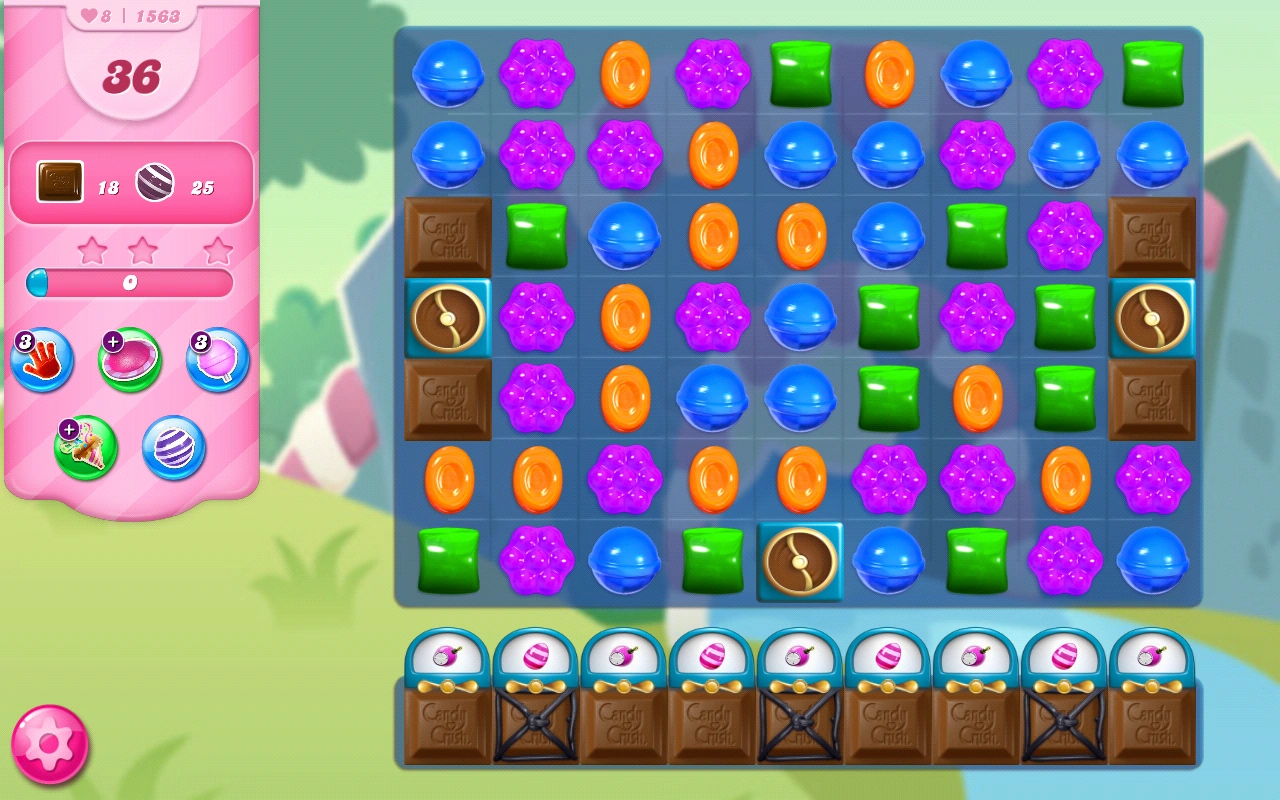Click the progress bar showing 0

pyautogui.click(x=130, y=283)
